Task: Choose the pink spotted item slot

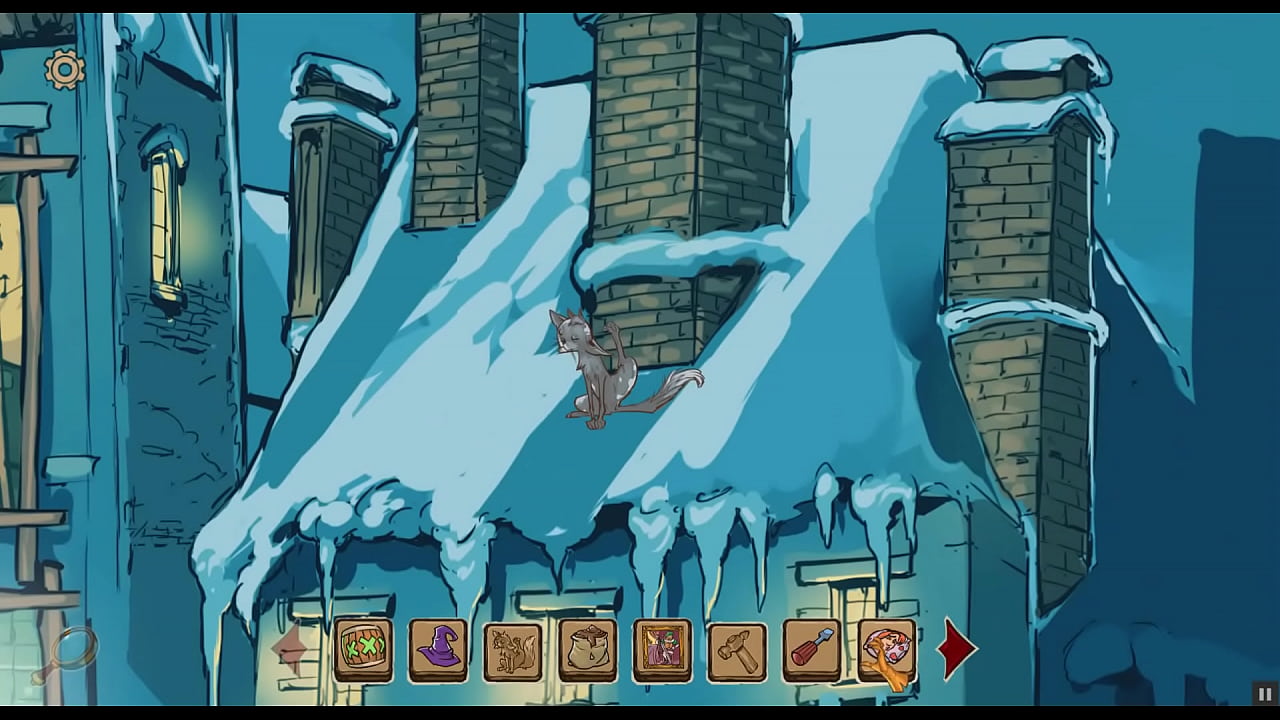Action: coord(886,650)
